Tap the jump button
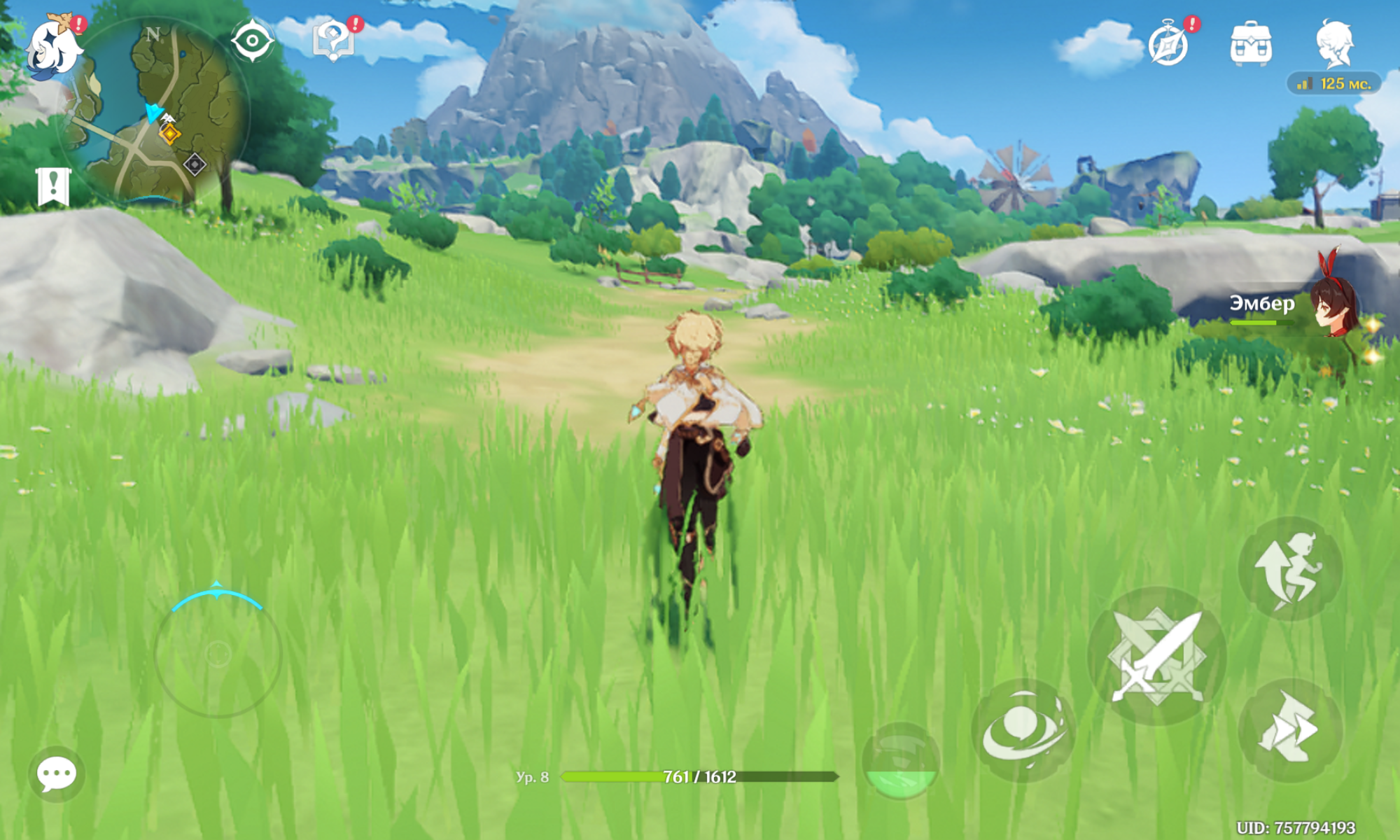 click(1290, 568)
